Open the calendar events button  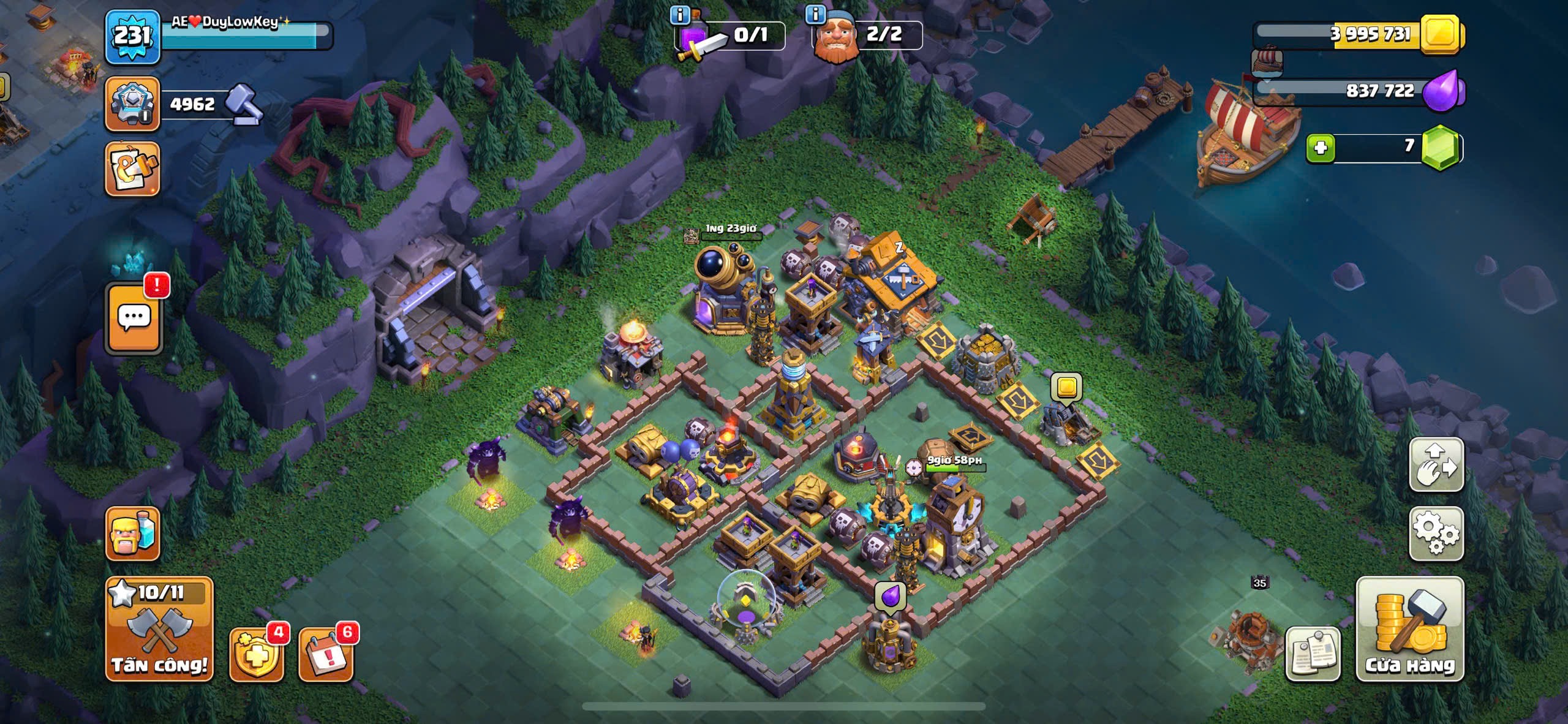tap(325, 654)
